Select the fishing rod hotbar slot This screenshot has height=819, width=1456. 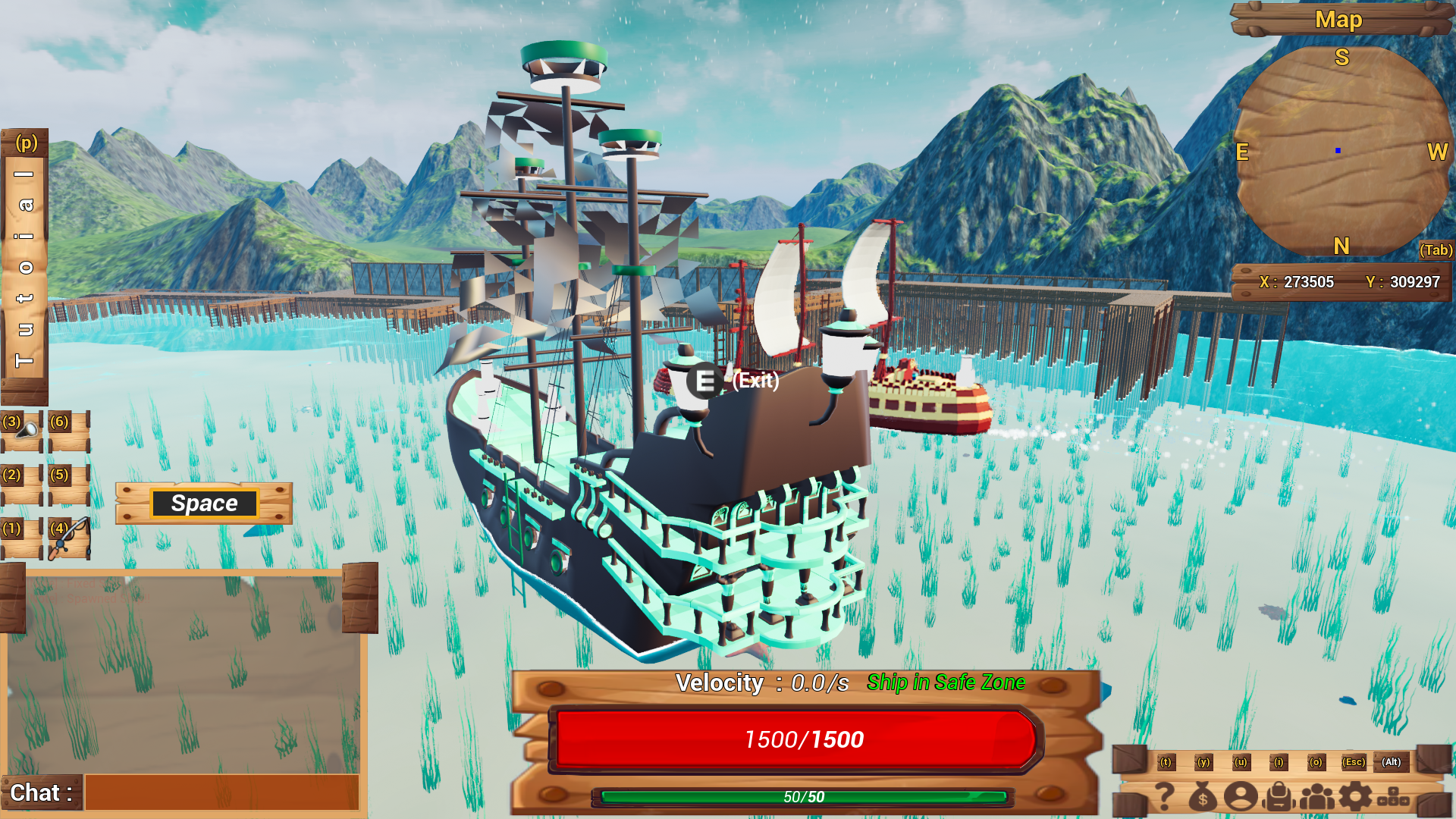(69, 538)
